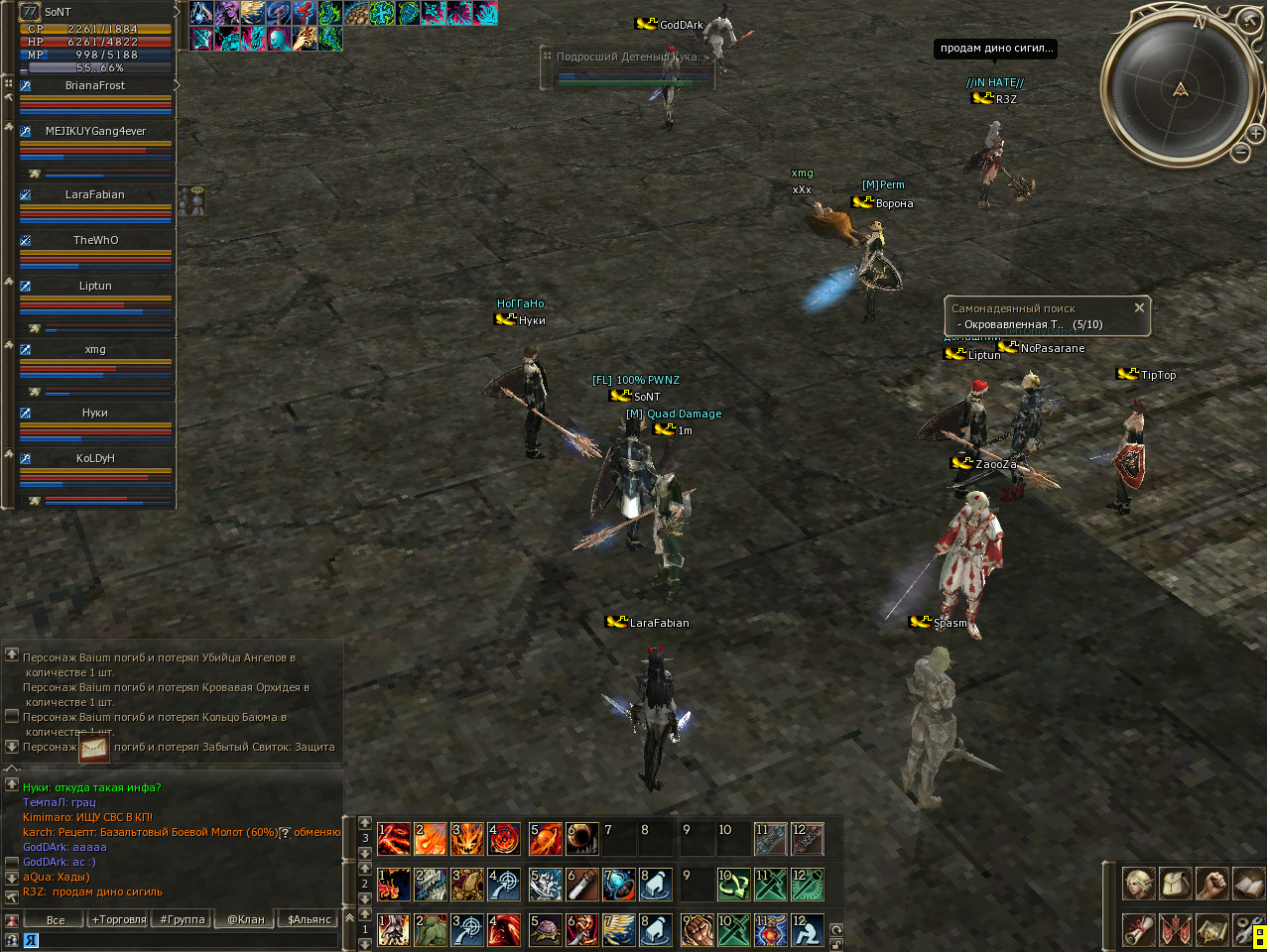The height and width of the screenshot is (952, 1270).
Task: Open the quest scroll icon
Action: [x=1138, y=930]
